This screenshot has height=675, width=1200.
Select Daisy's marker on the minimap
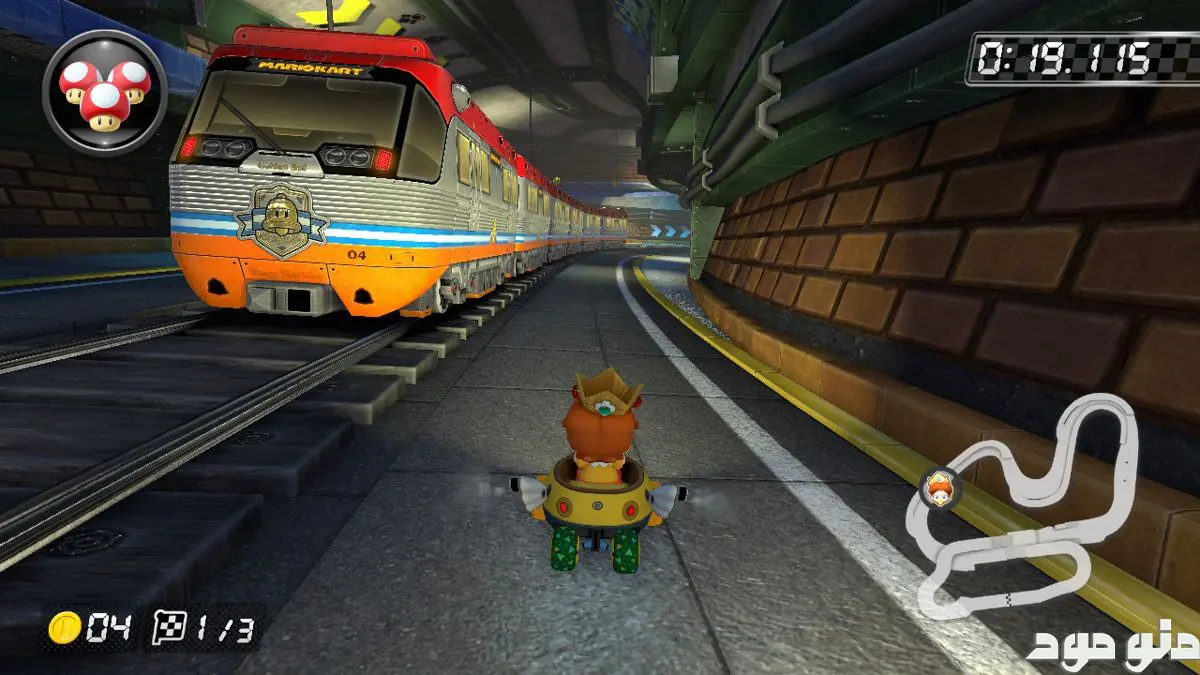[938, 488]
